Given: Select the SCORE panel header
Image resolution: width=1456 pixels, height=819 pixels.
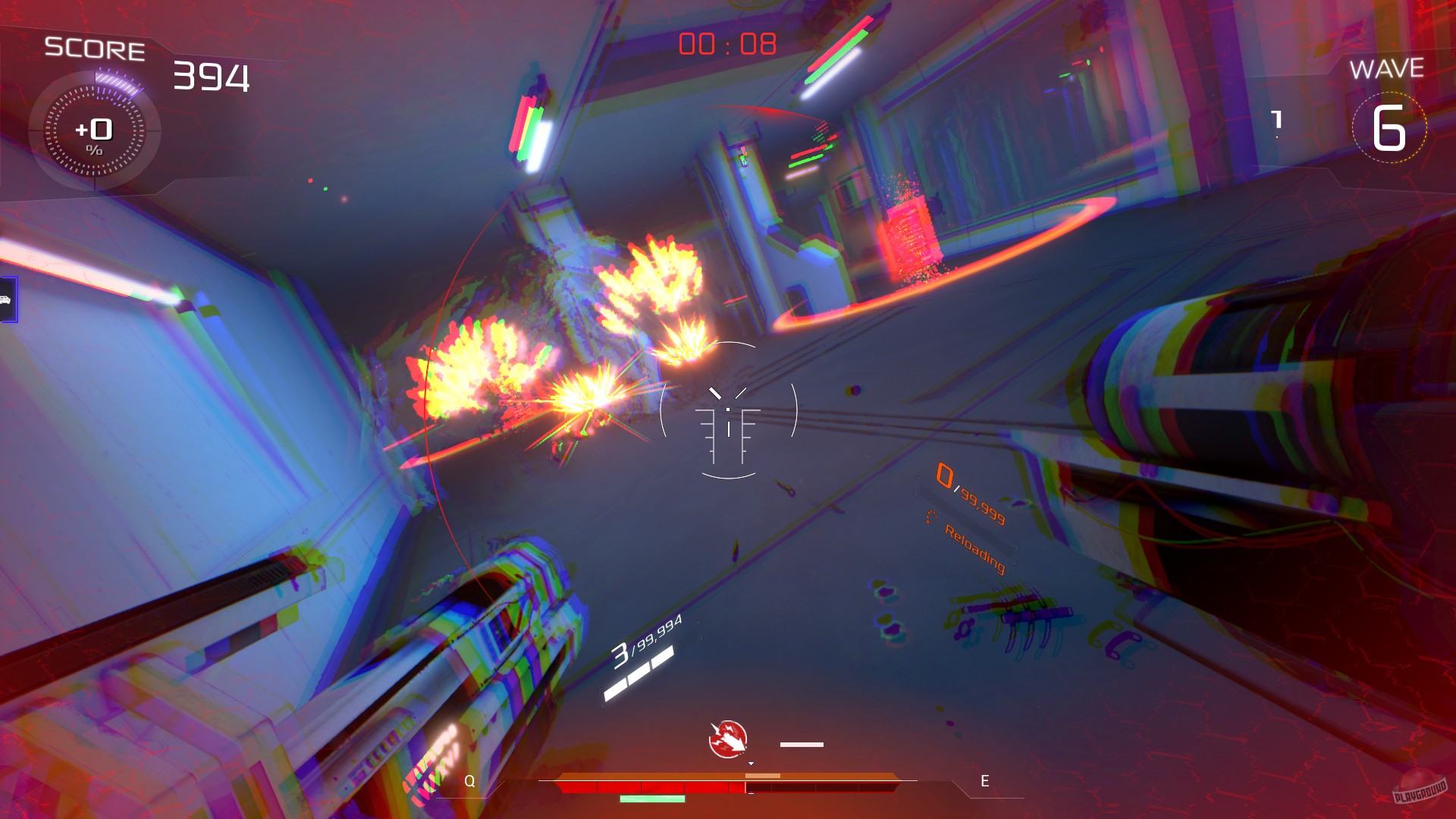Looking at the screenshot, I should (x=95, y=49).
